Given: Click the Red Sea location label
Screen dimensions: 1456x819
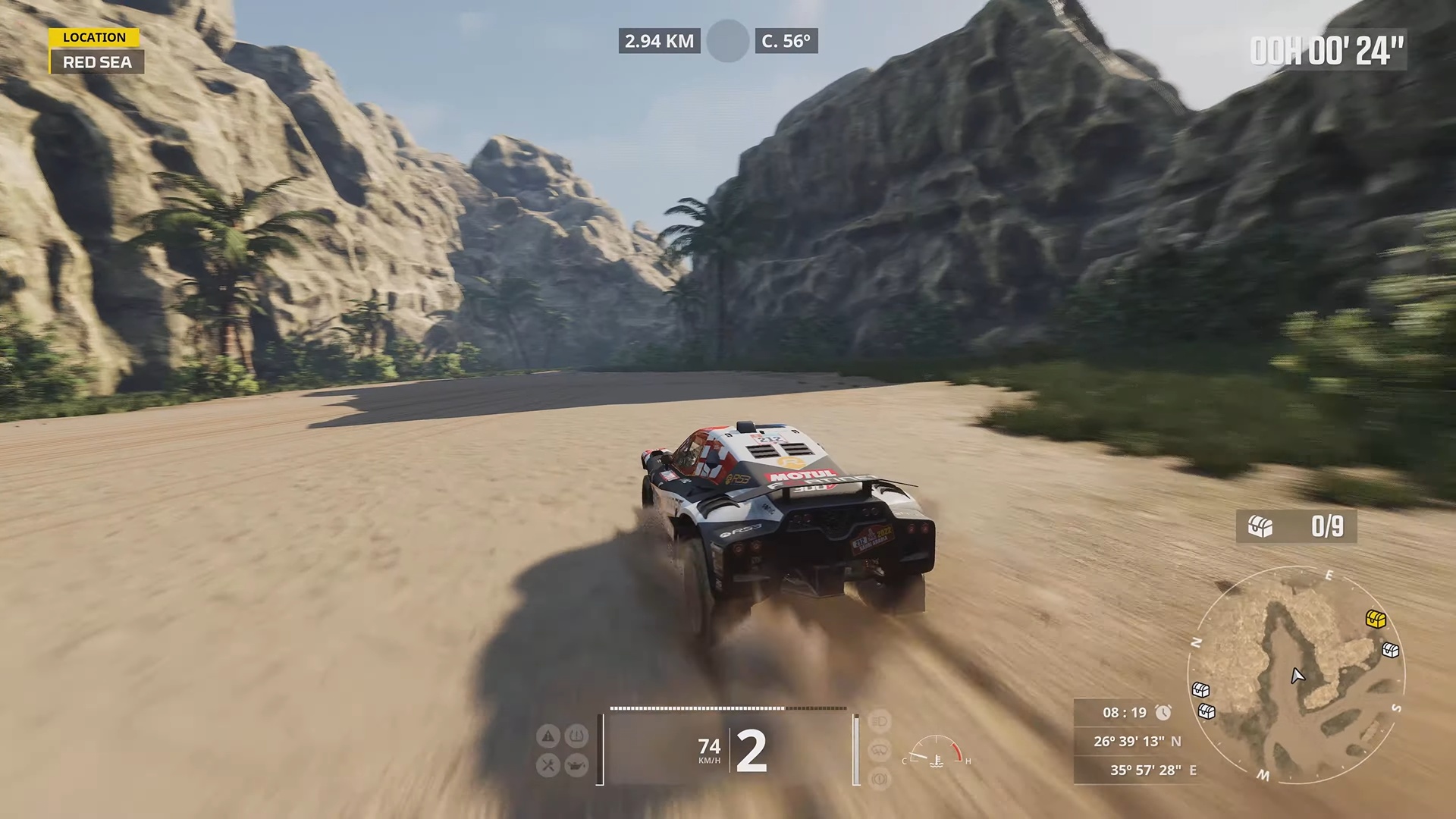Looking at the screenshot, I should [x=97, y=62].
